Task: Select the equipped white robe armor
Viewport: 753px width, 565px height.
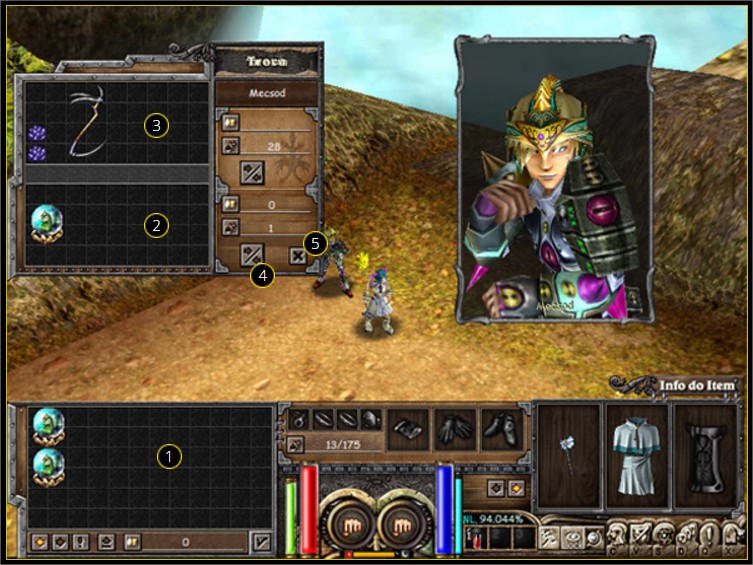Action: (x=637, y=456)
